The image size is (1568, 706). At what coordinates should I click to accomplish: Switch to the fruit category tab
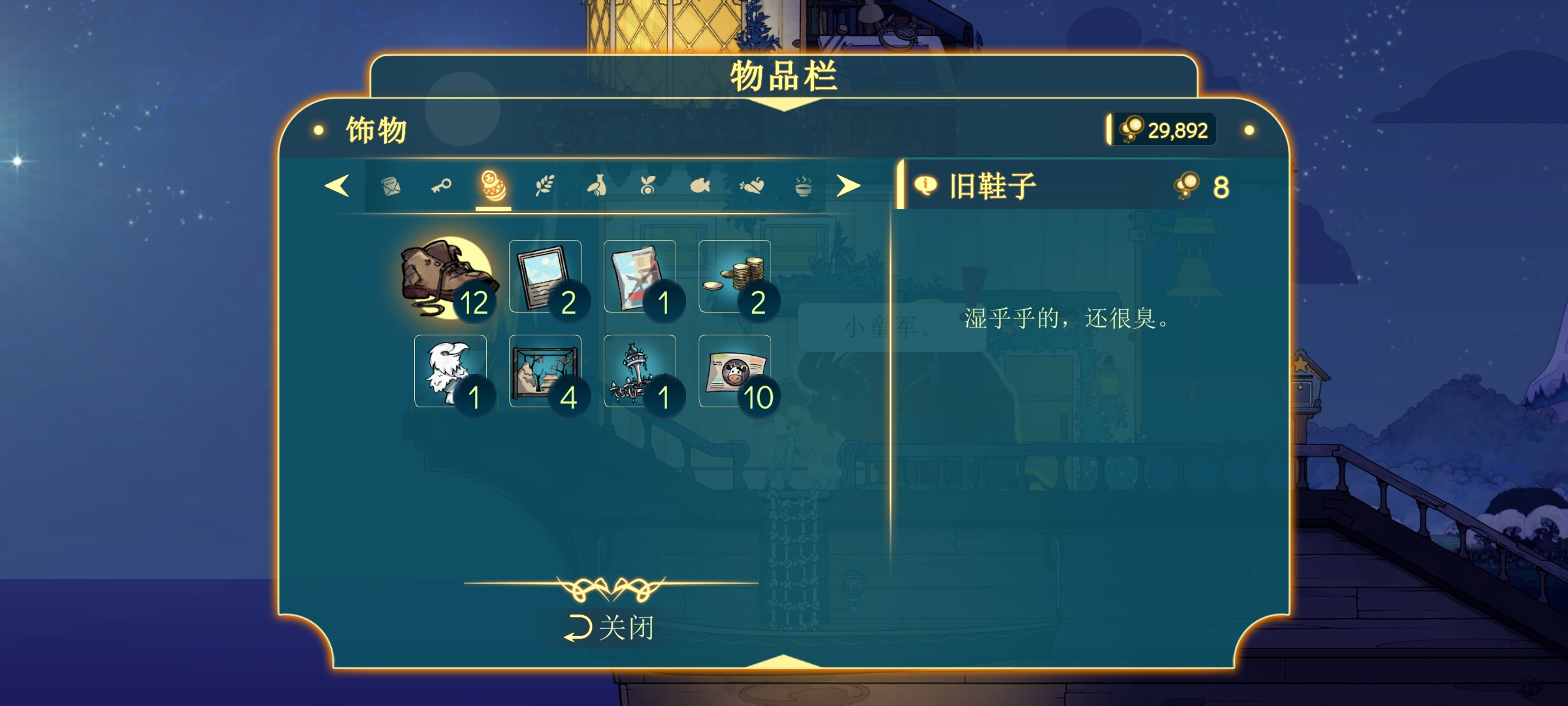point(647,187)
